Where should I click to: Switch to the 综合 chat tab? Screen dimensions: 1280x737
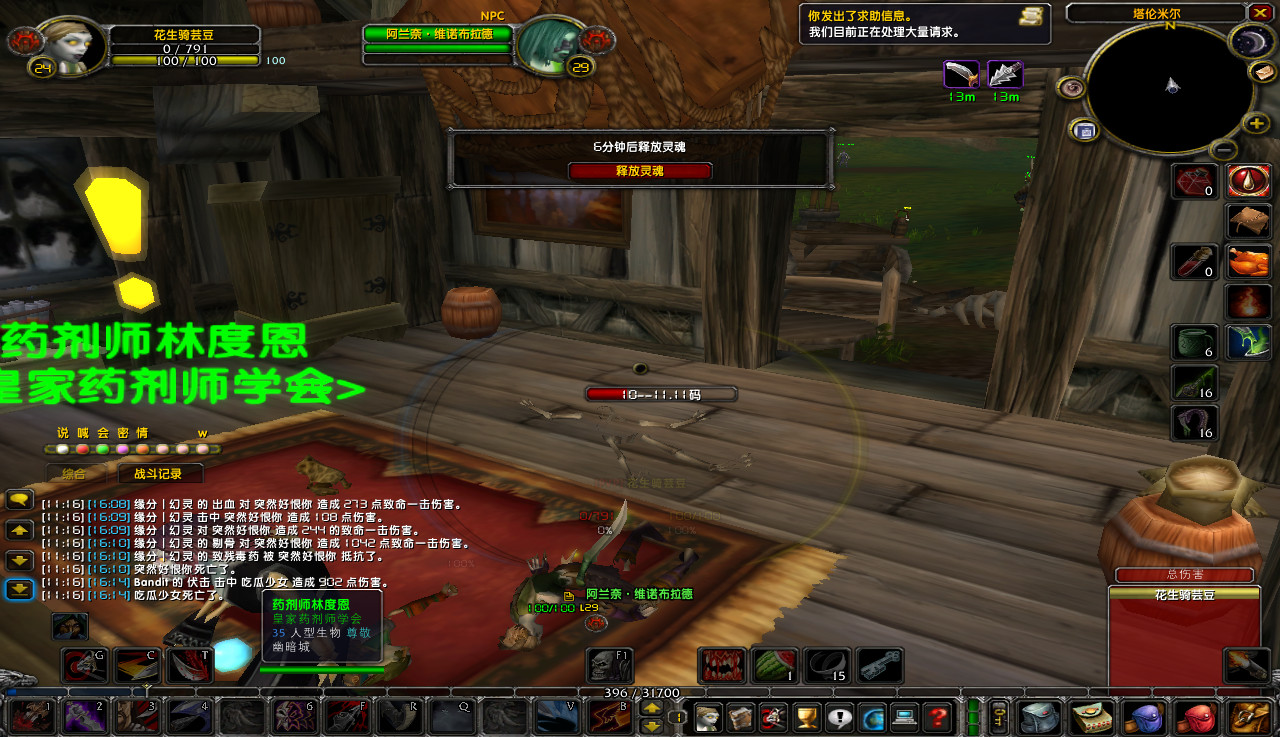(74, 474)
